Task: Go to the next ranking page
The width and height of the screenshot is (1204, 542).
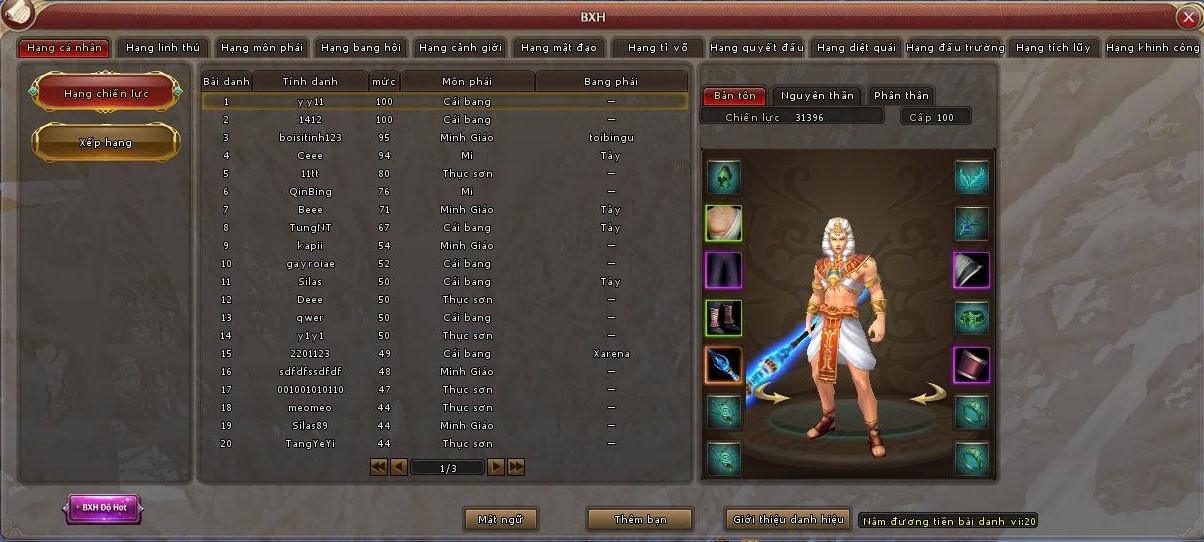Action: coord(495,467)
